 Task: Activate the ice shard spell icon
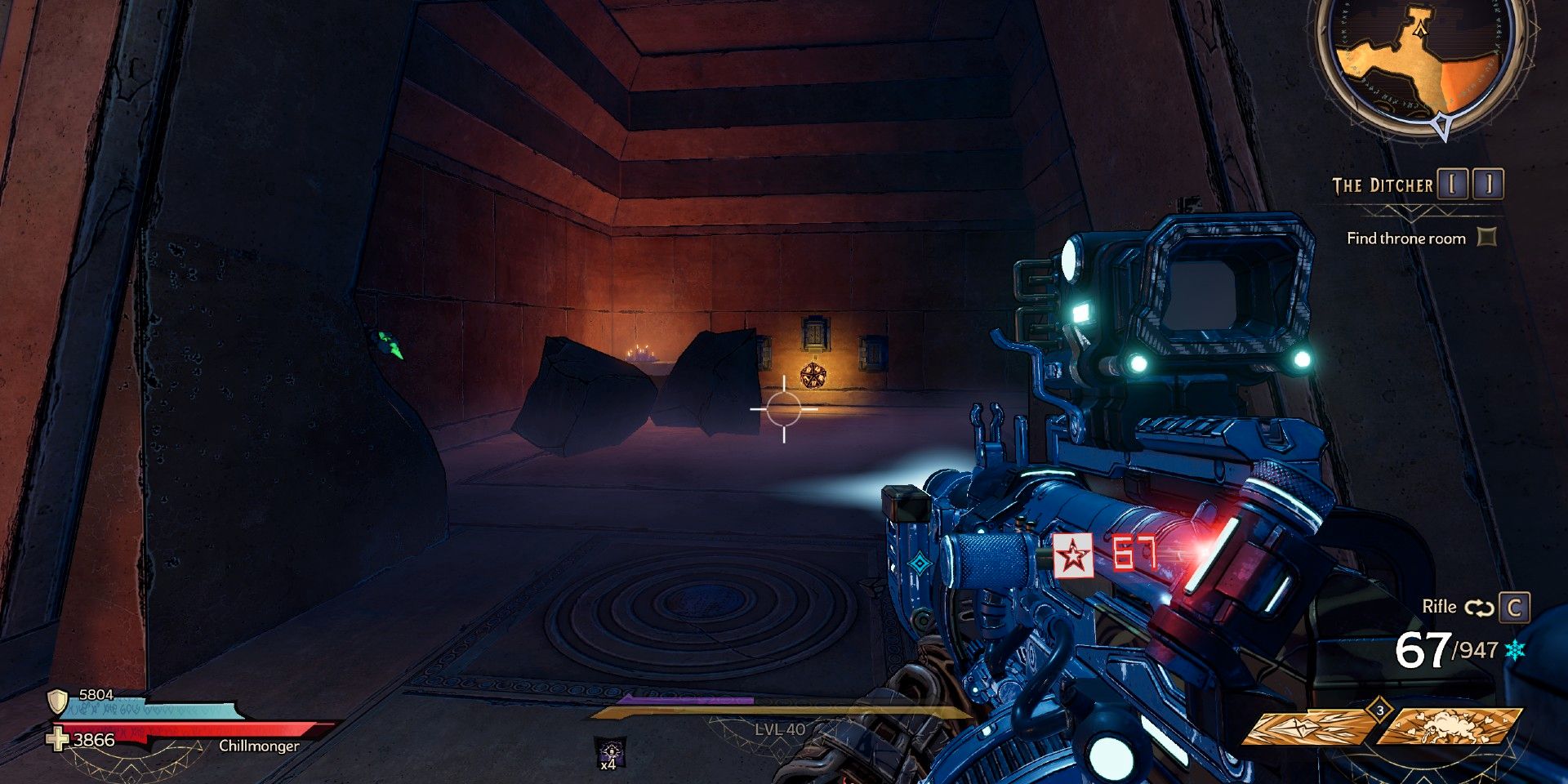1305,727
